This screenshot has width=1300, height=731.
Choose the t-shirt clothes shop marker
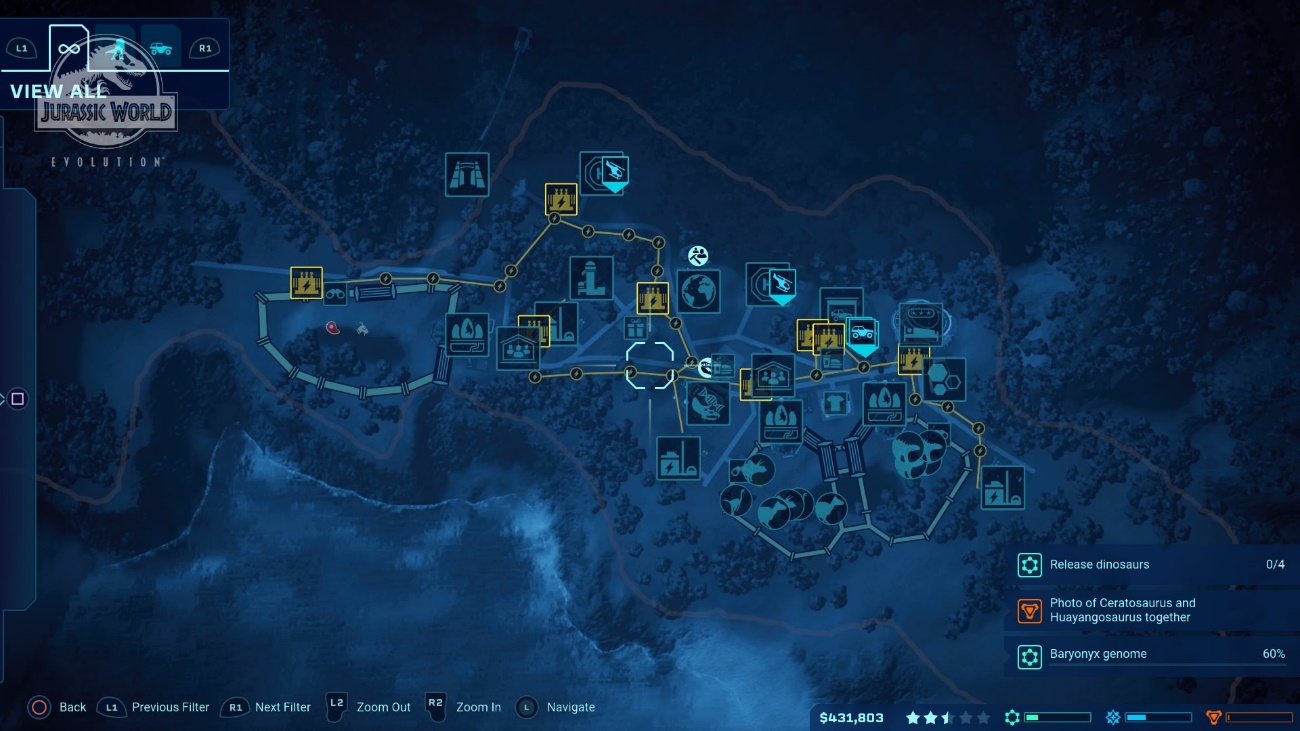[x=835, y=403]
